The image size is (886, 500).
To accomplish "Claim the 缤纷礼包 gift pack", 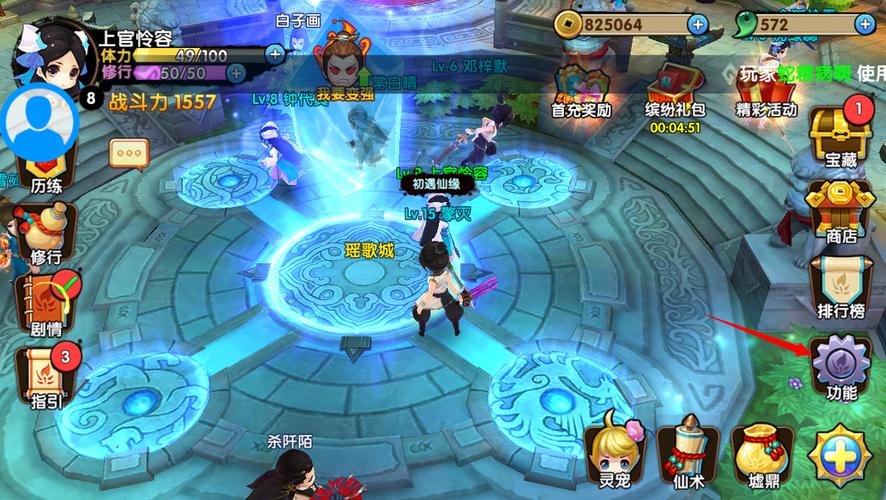I will 674,88.
